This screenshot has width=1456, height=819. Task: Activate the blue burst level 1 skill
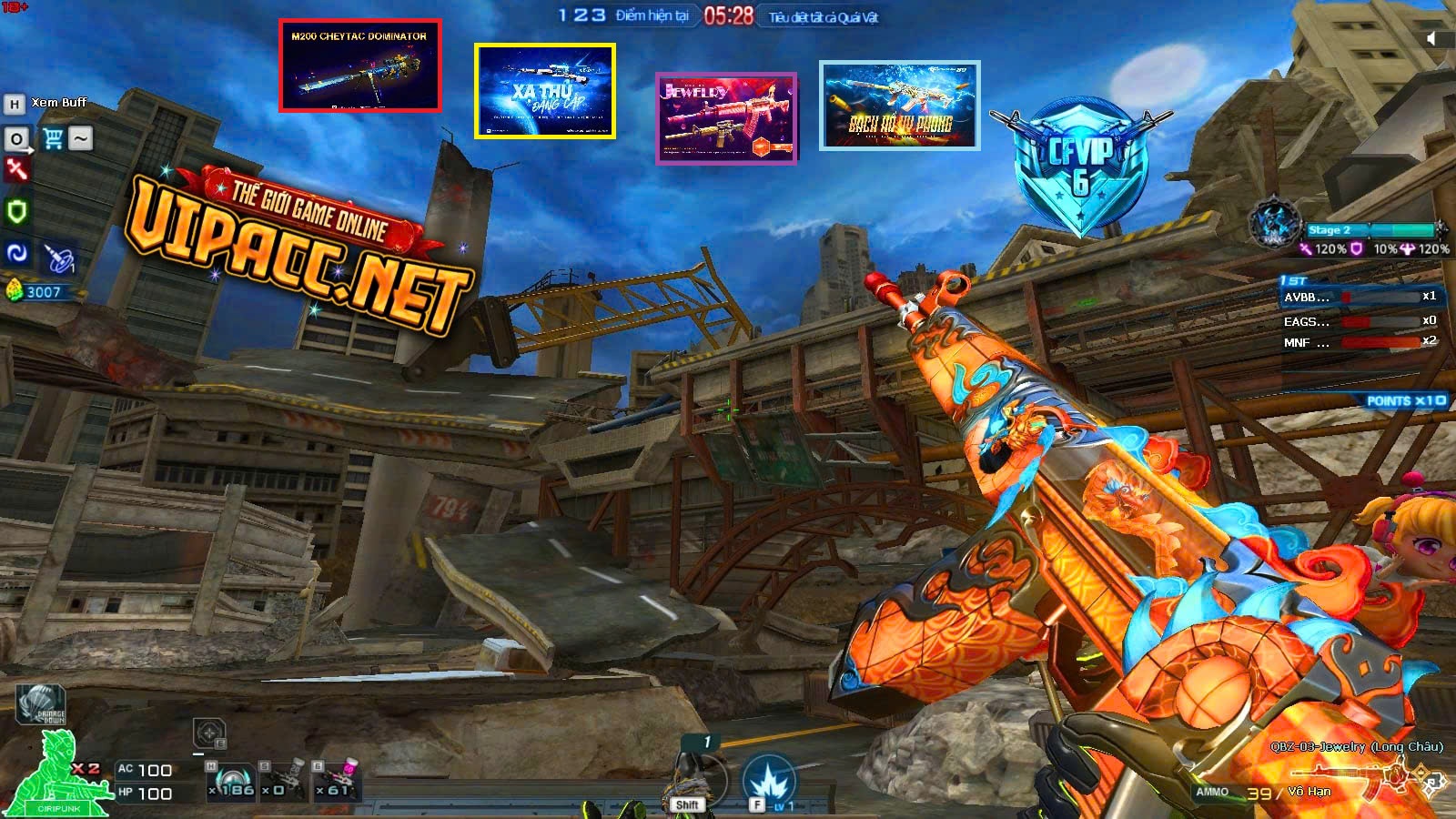[x=769, y=781]
